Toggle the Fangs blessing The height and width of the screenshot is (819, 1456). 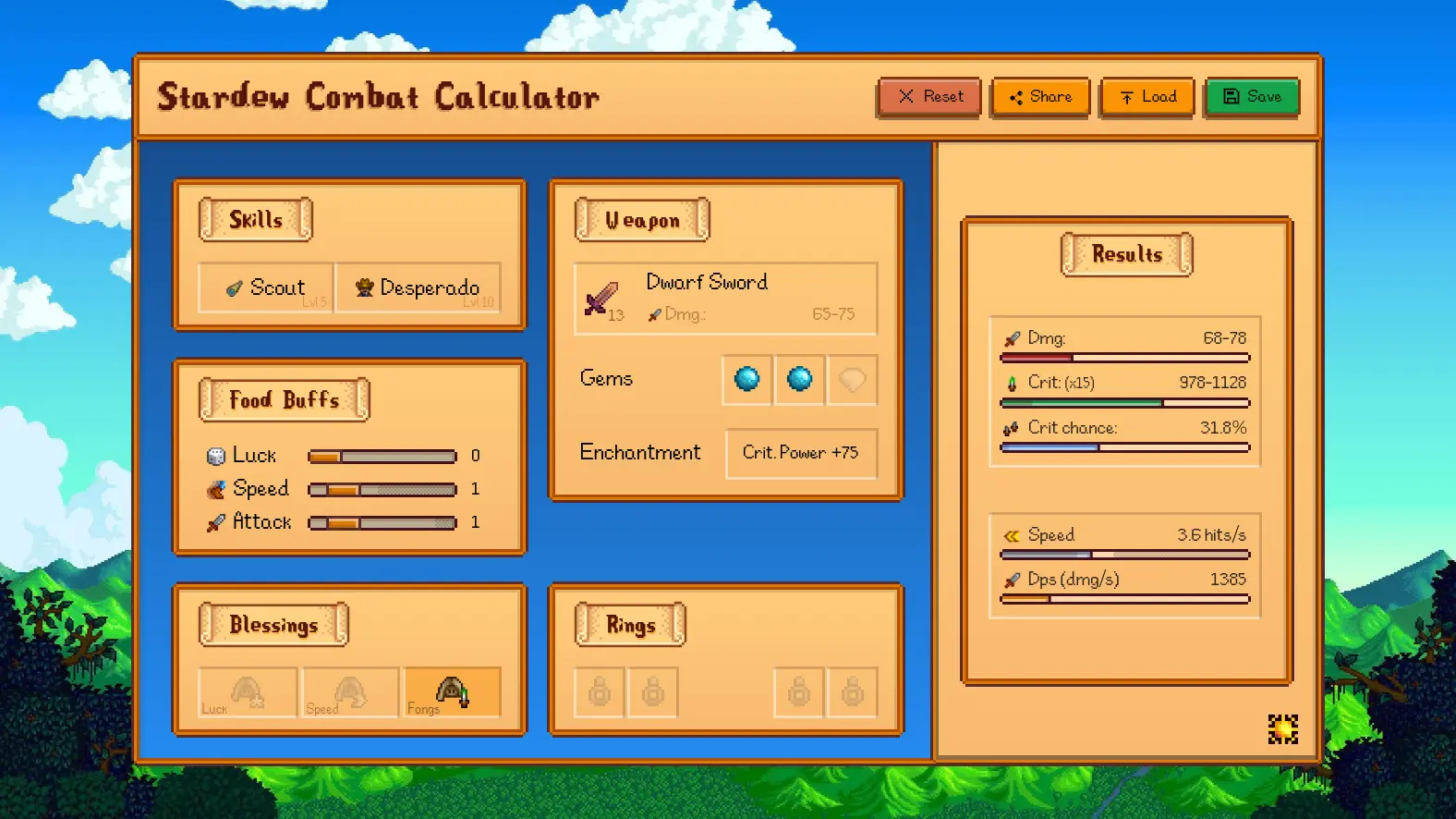point(453,692)
